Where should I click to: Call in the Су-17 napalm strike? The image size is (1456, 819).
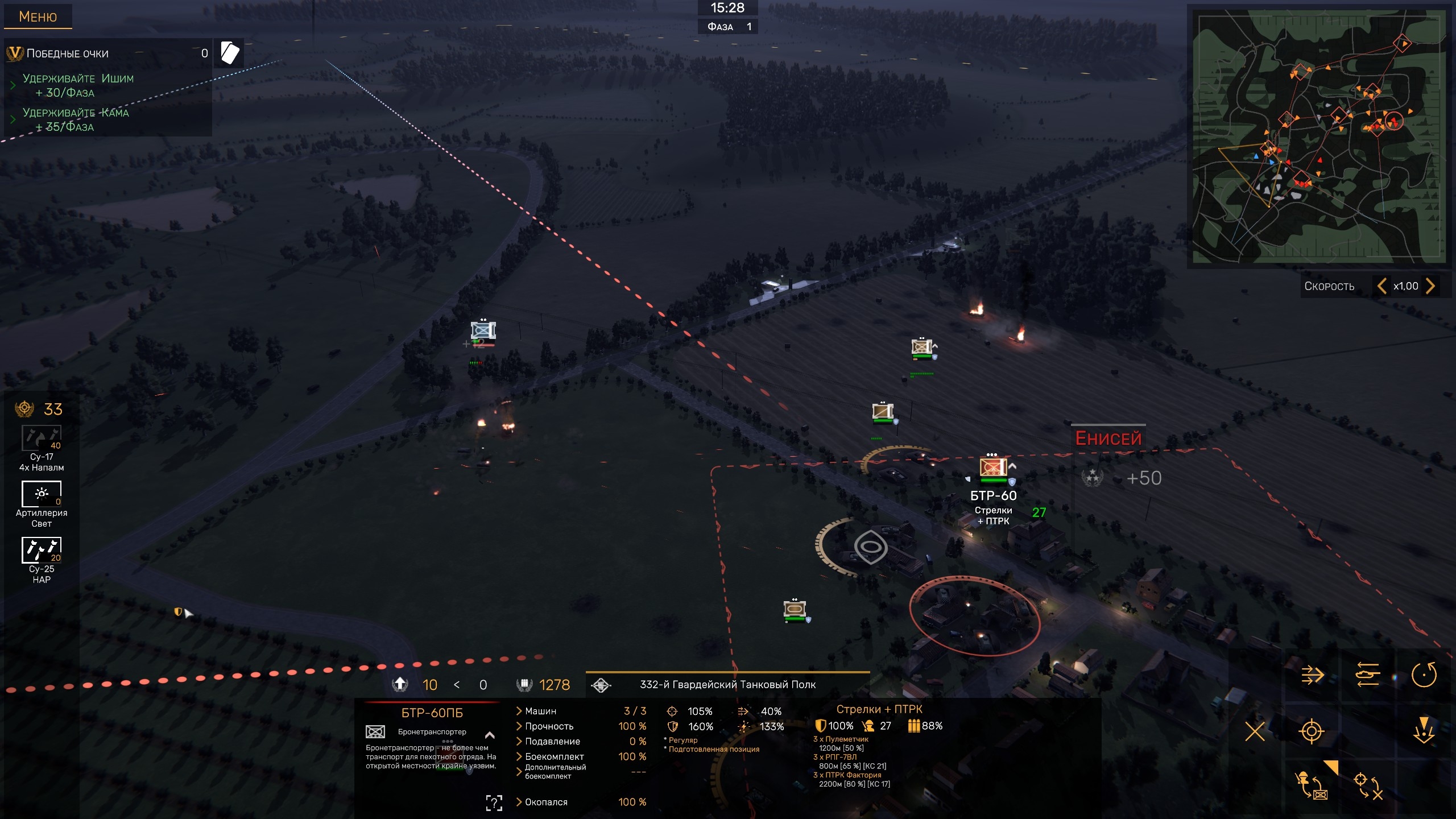click(42, 439)
